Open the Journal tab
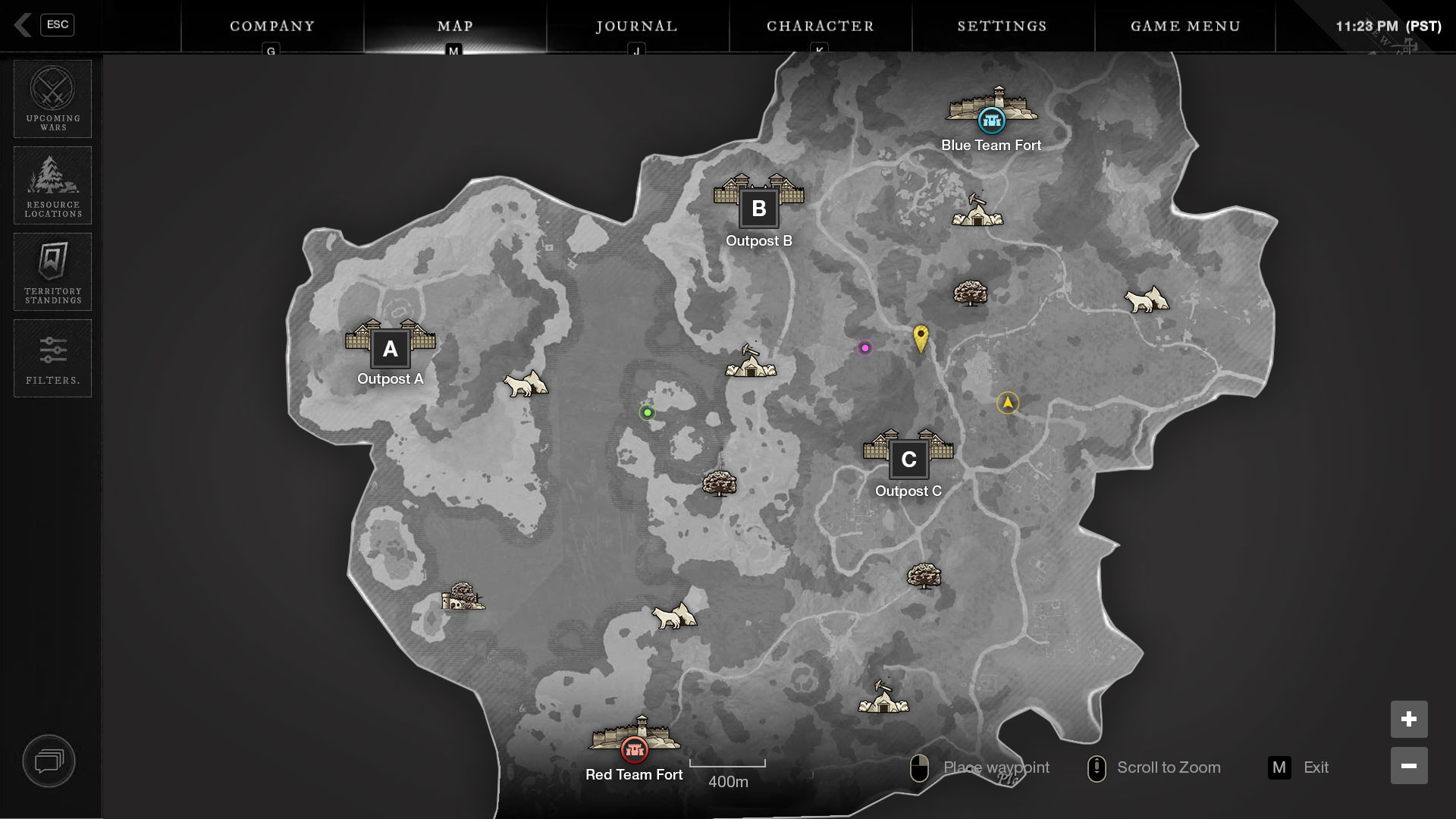 click(637, 26)
